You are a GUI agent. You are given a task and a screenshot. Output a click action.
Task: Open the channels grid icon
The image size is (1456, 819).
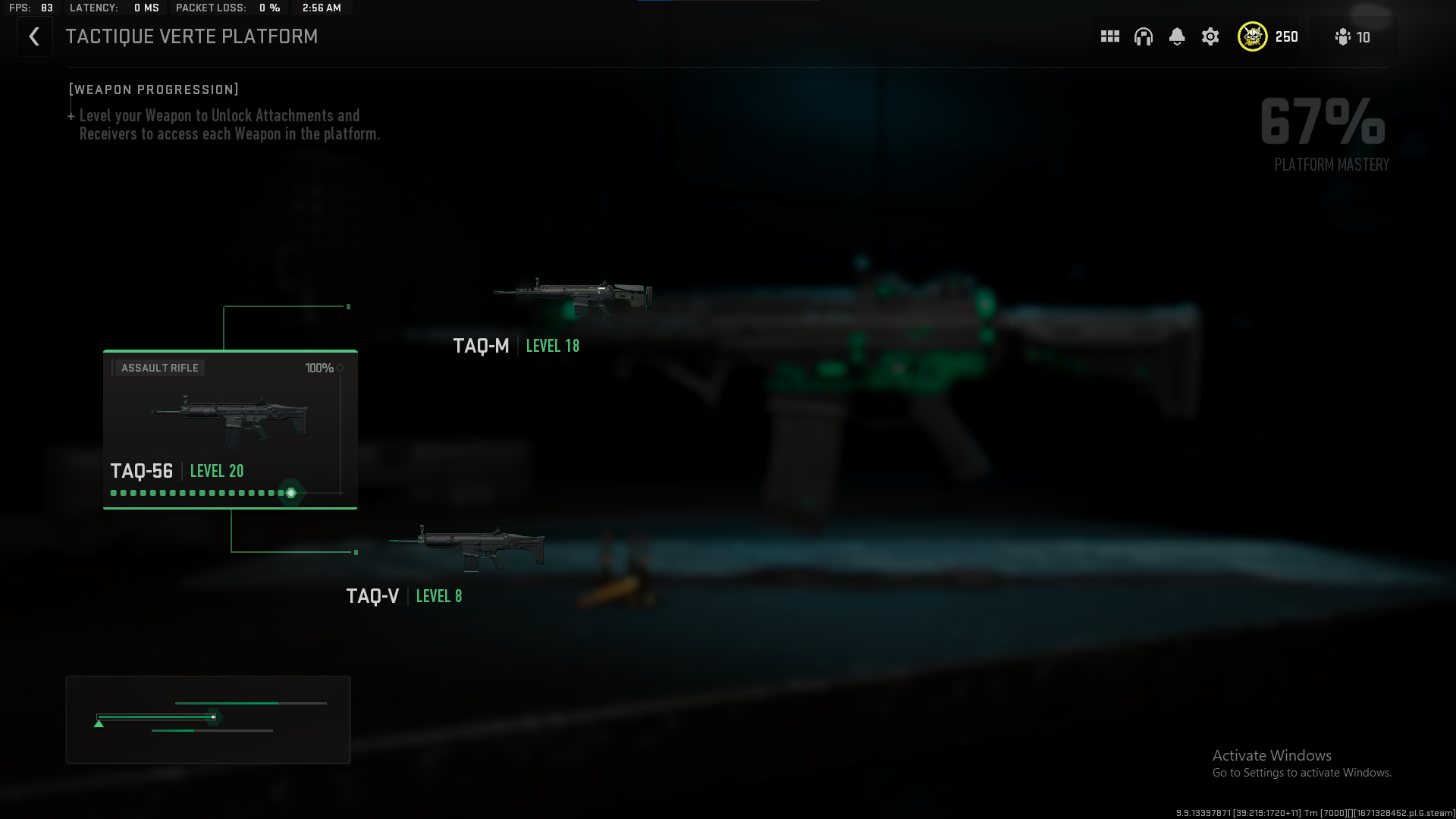click(x=1109, y=36)
